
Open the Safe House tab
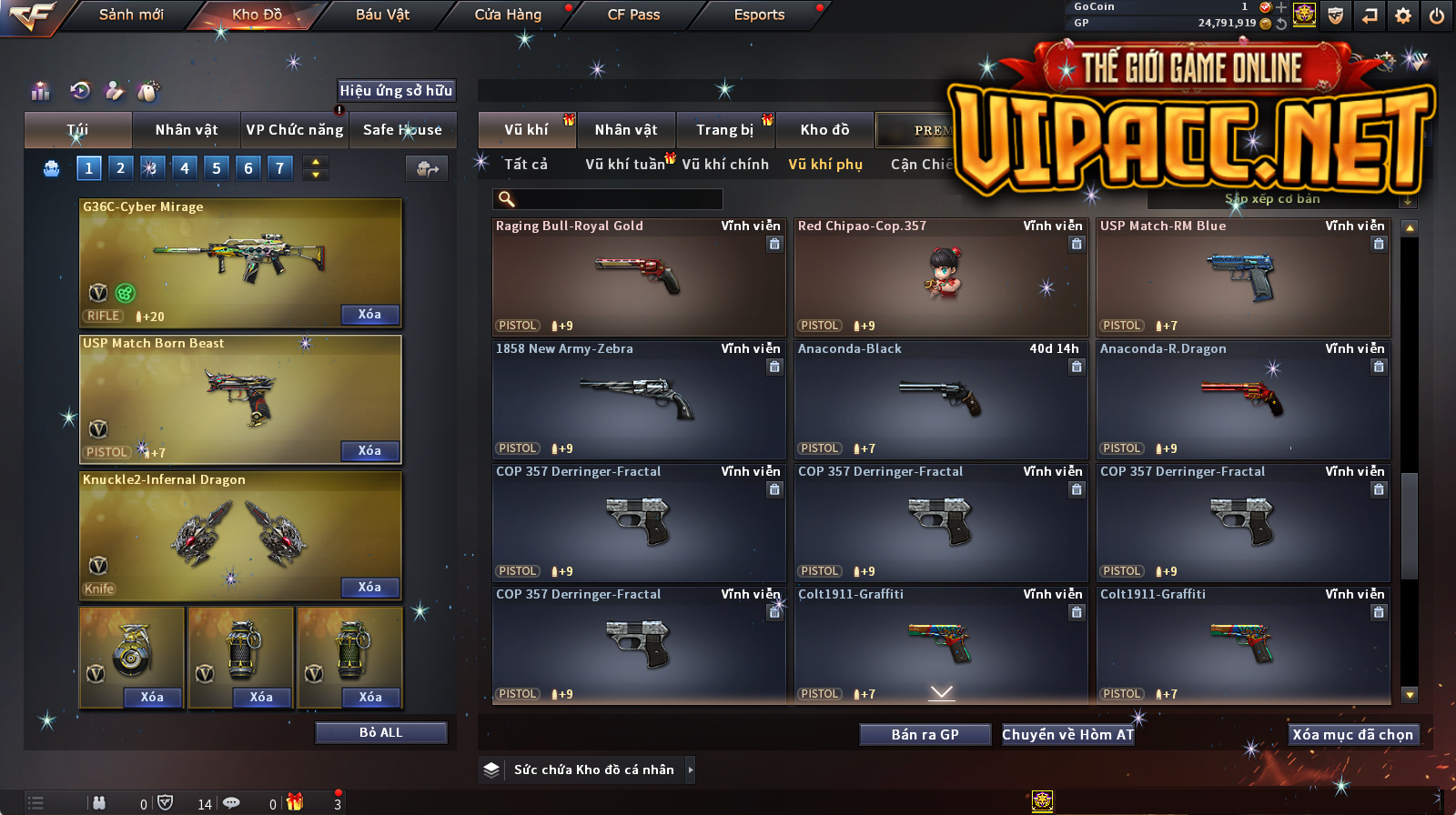coord(402,130)
